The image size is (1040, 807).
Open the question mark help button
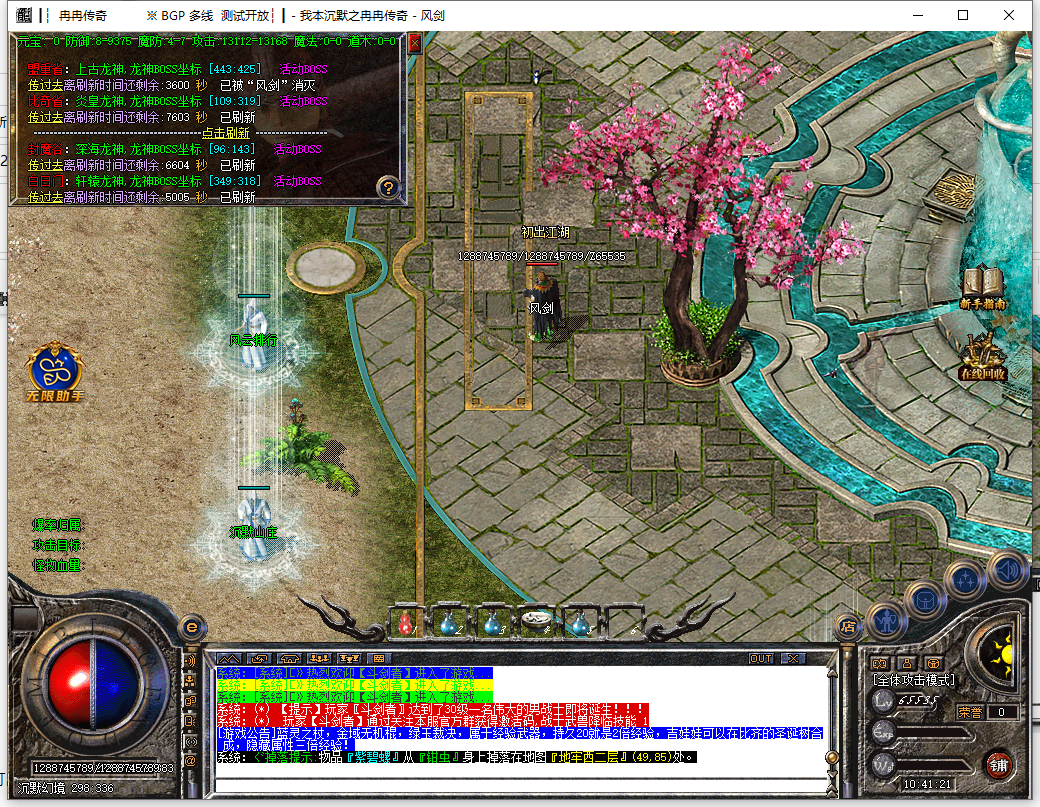click(389, 187)
